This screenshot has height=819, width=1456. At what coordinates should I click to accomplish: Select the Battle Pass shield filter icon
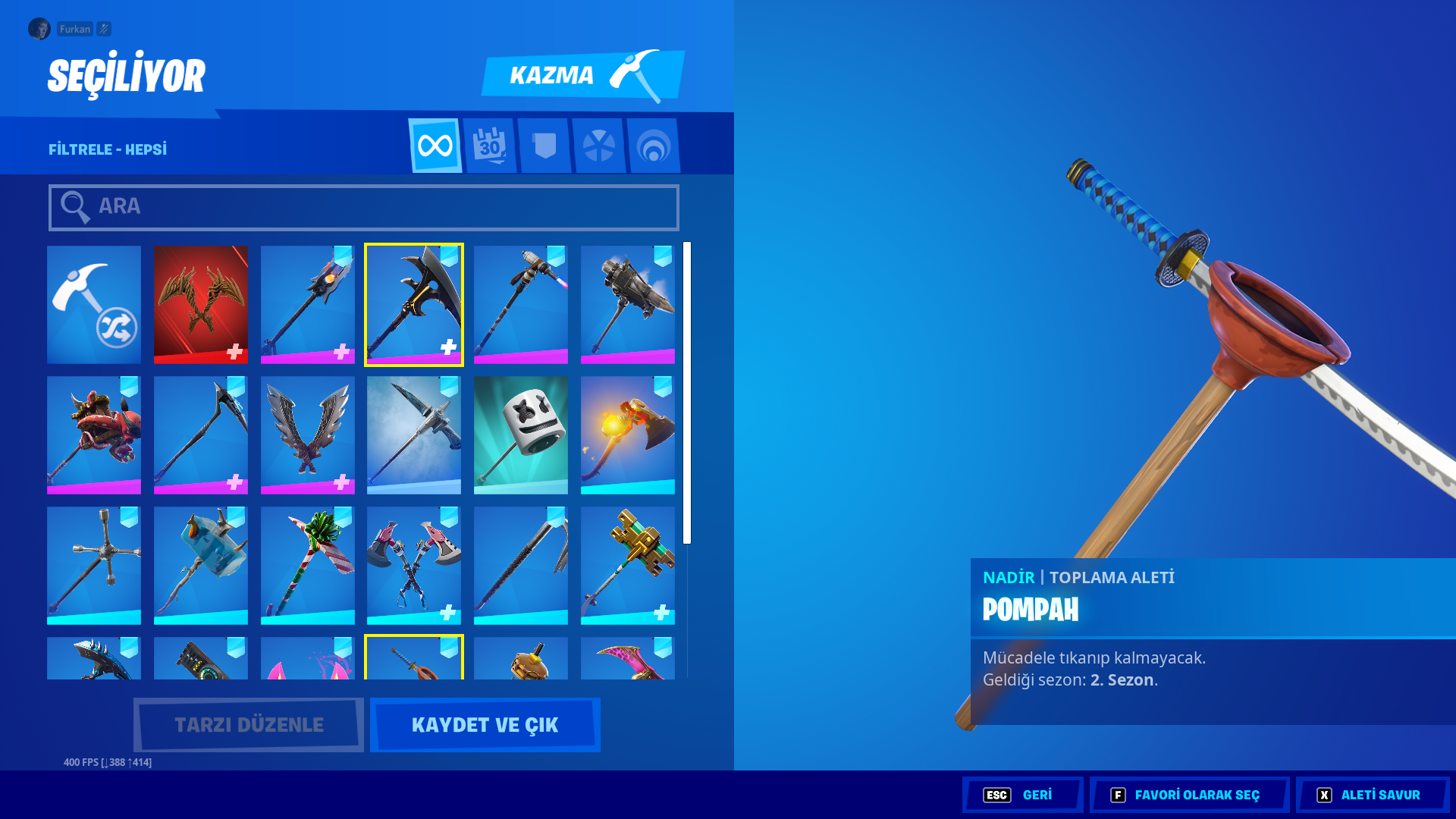[544, 145]
